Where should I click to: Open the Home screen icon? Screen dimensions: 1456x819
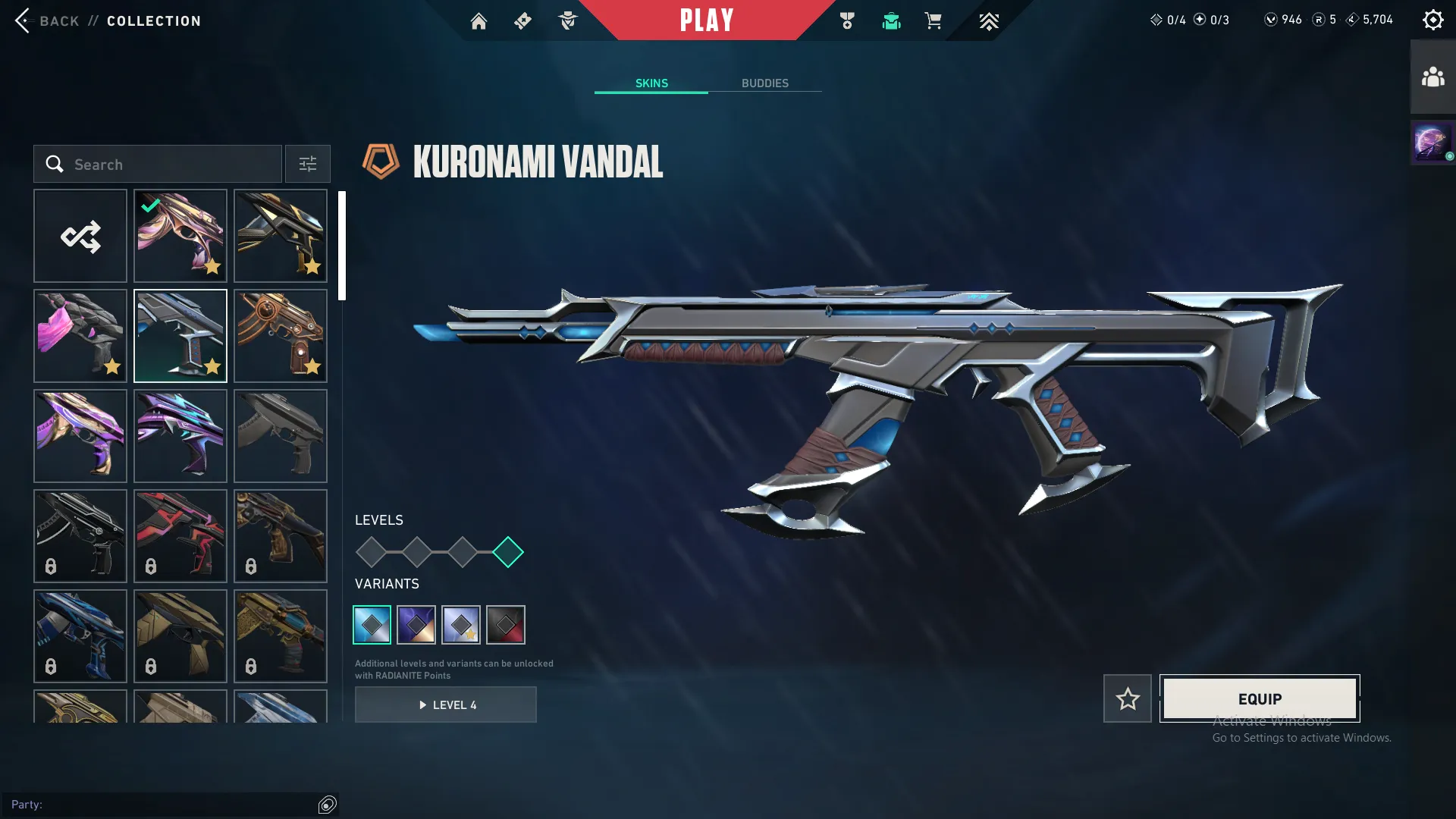pos(479,20)
